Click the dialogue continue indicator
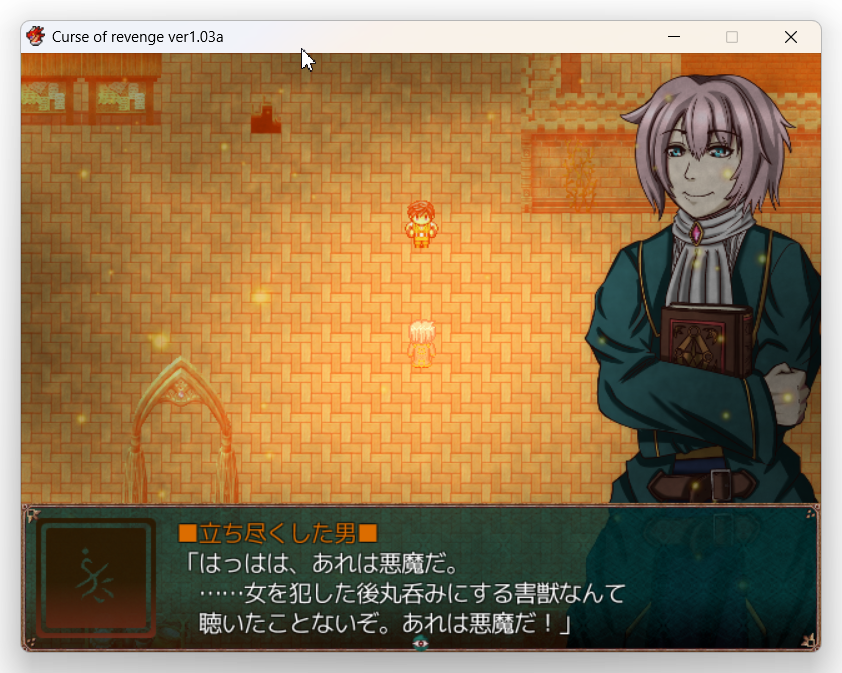The height and width of the screenshot is (673, 842). [421, 644]
